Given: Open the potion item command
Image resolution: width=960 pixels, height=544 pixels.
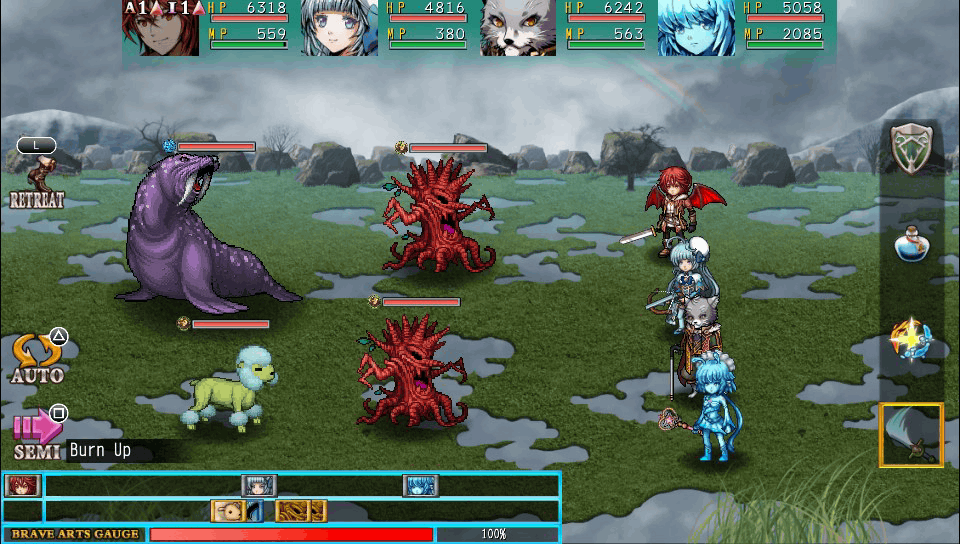Looking at the screenshot, I should pos(911,243).
